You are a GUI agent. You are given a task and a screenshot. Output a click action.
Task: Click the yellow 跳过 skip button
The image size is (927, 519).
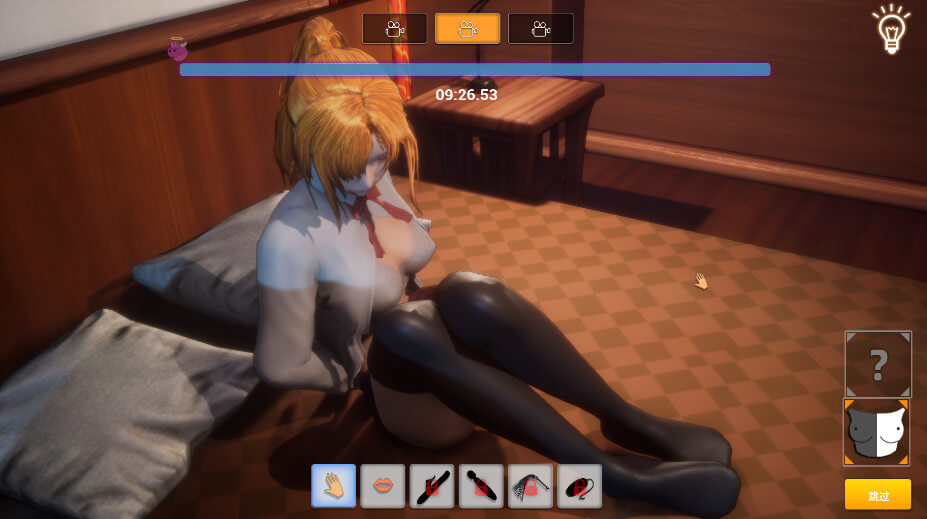click(x=877, y=495)
